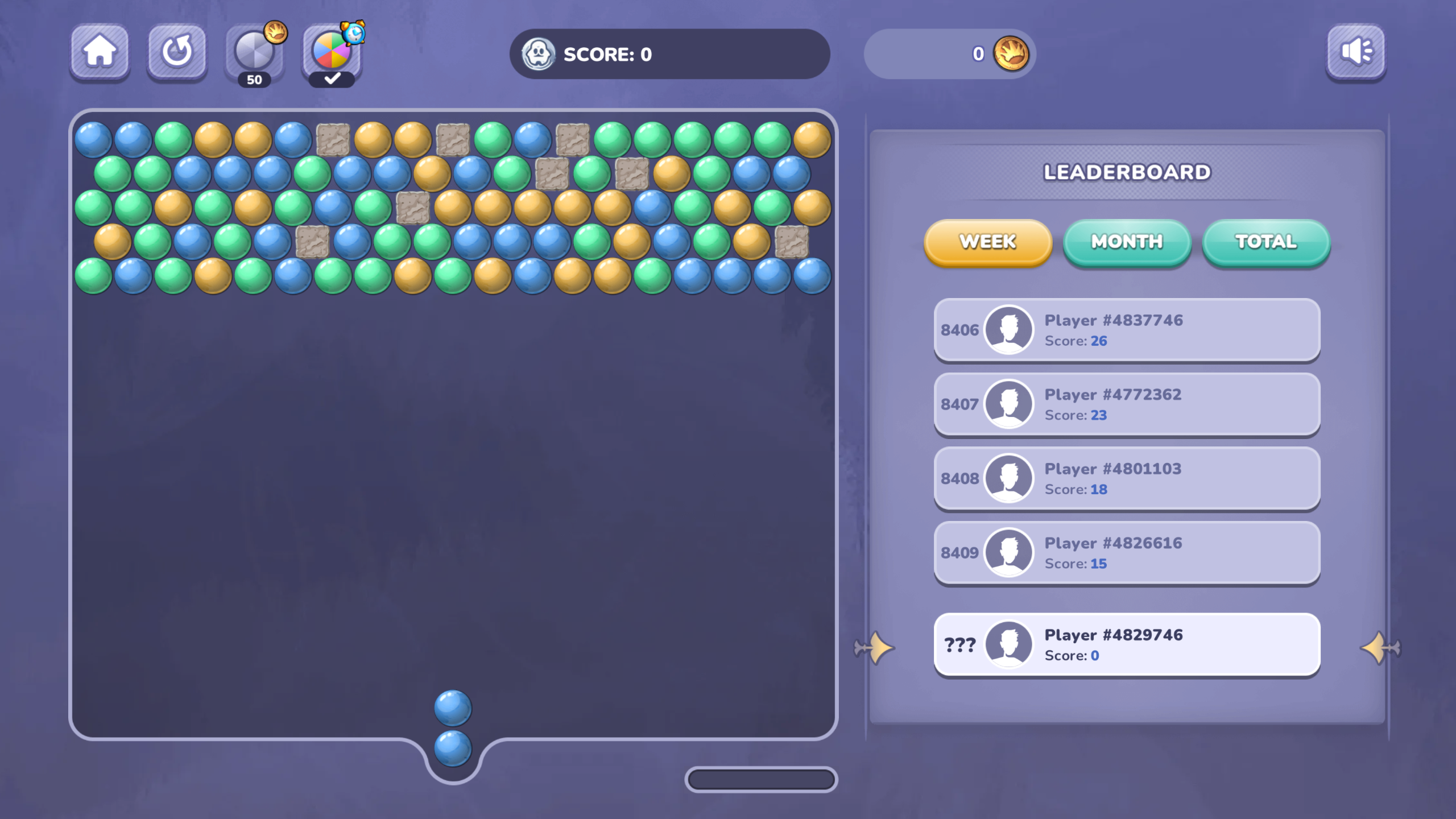Open the TOTAL leaderboard view

pyautogui.click(x=1265, y=242)
